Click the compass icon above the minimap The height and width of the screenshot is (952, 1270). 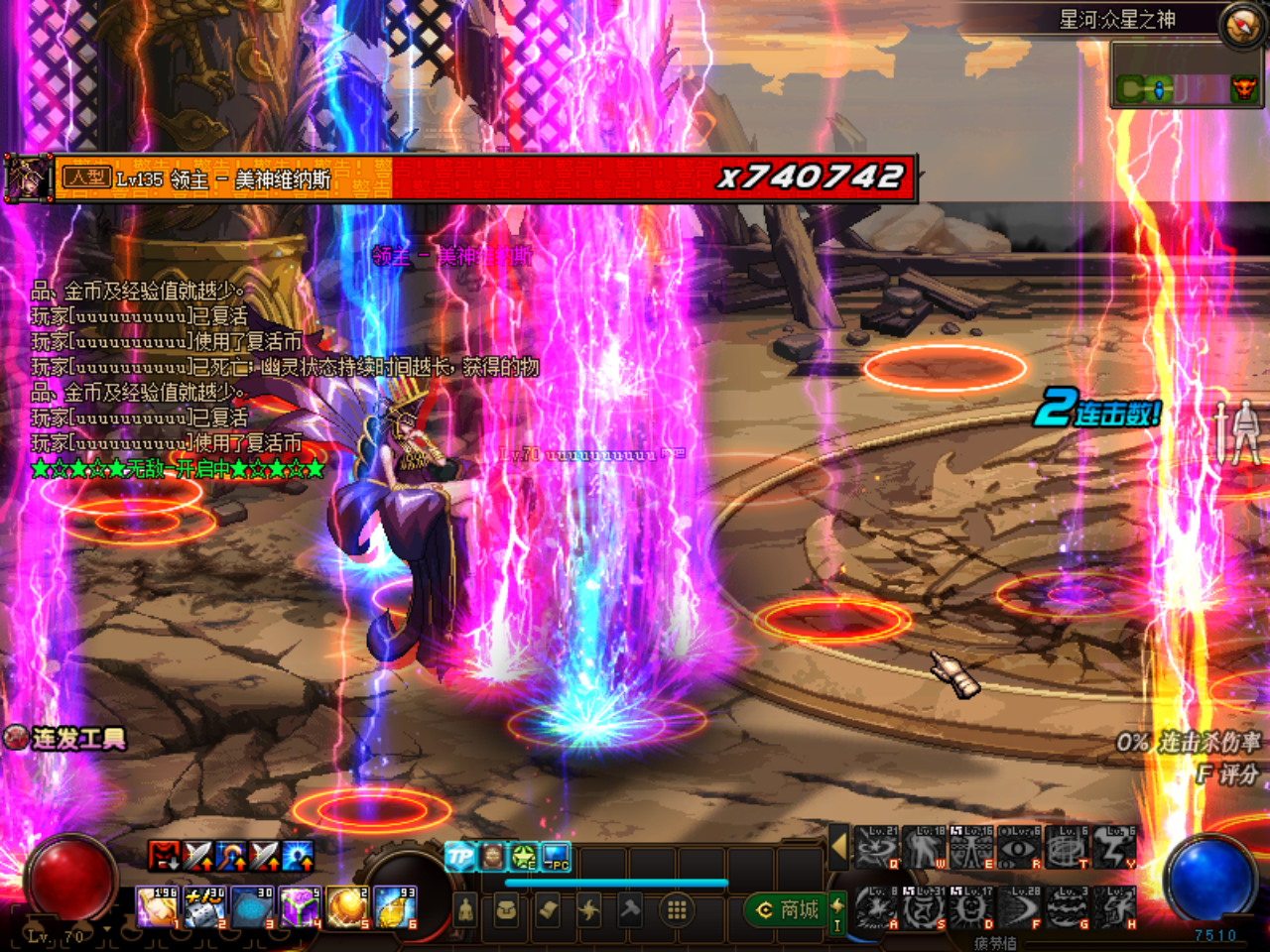pos(1242,25)
